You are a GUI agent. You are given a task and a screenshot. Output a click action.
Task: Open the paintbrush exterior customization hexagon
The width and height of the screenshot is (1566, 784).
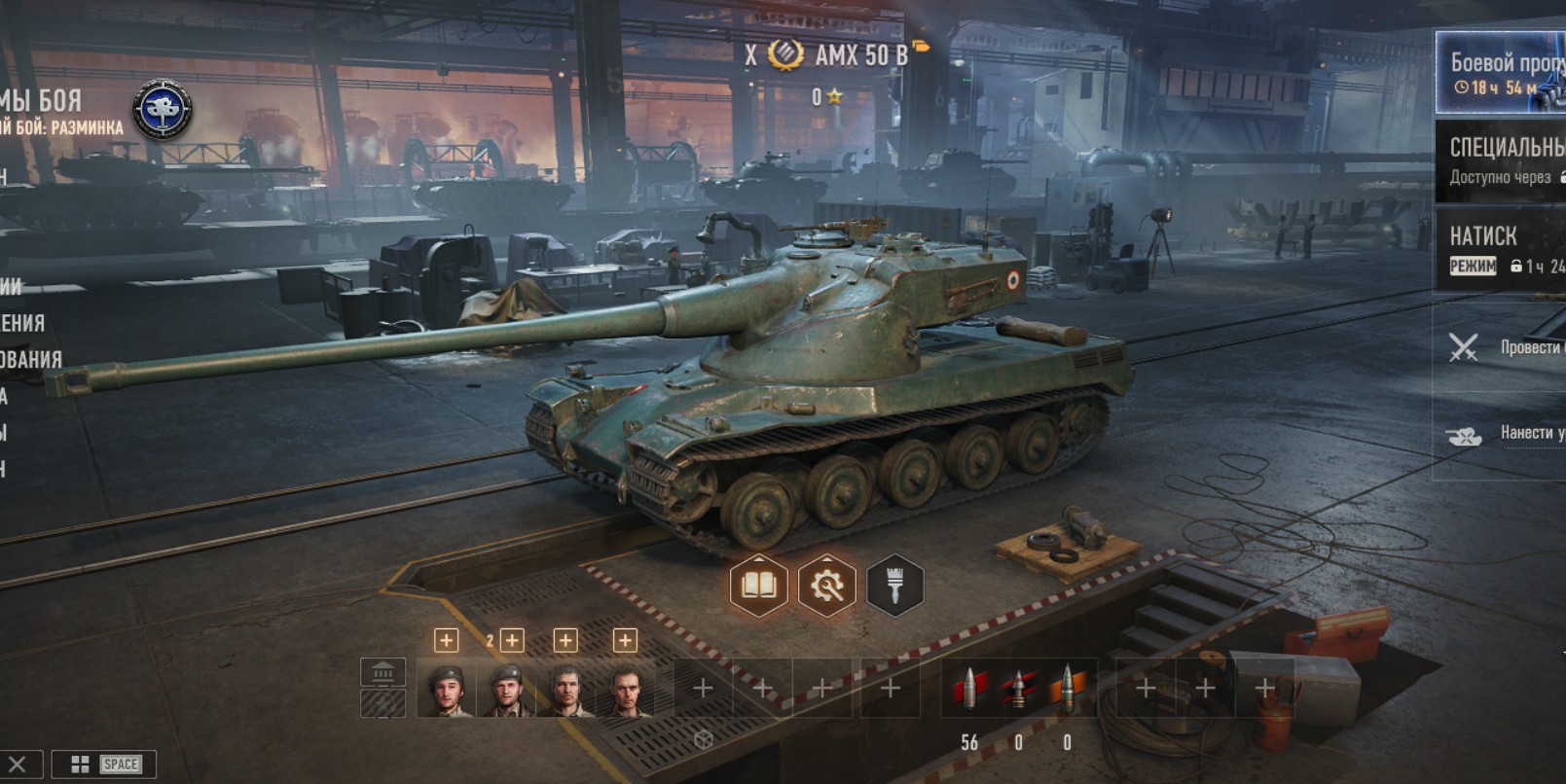[894, 585]
